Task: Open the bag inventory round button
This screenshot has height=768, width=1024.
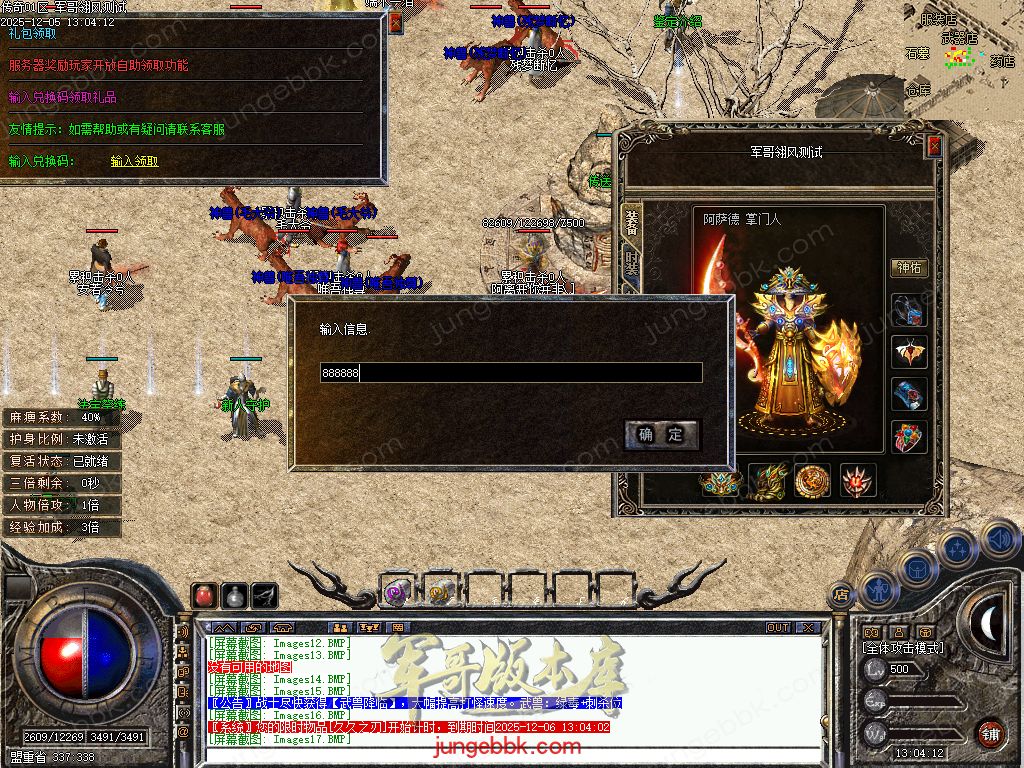Action: [x=916, y=568]
